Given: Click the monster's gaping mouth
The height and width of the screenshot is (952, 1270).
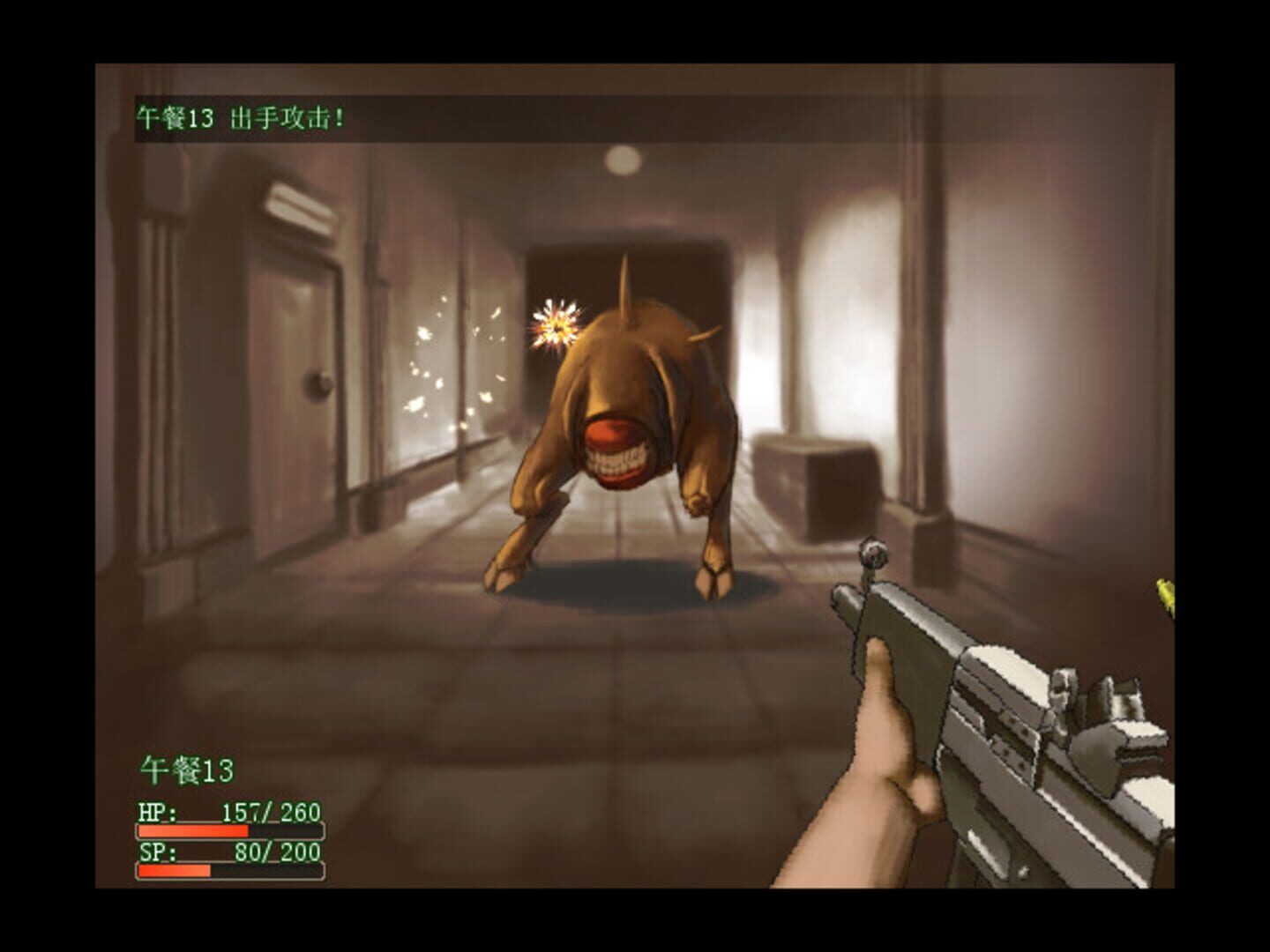Looking at the screenshot, I should click(x=617, y=450).
